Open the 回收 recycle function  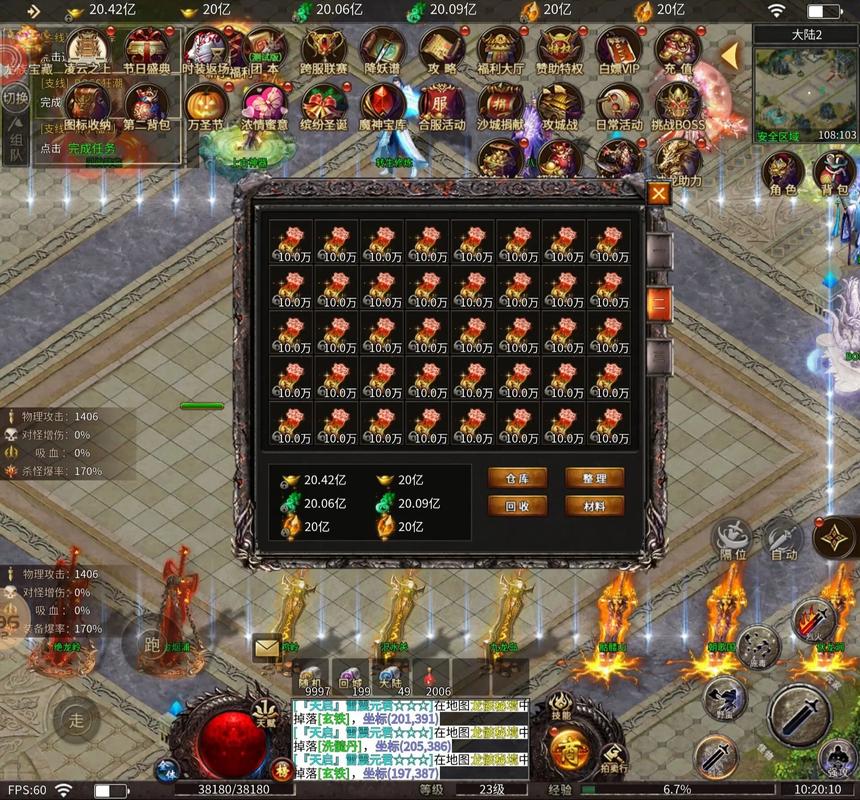pyautogui.click(x=517, y=506)
